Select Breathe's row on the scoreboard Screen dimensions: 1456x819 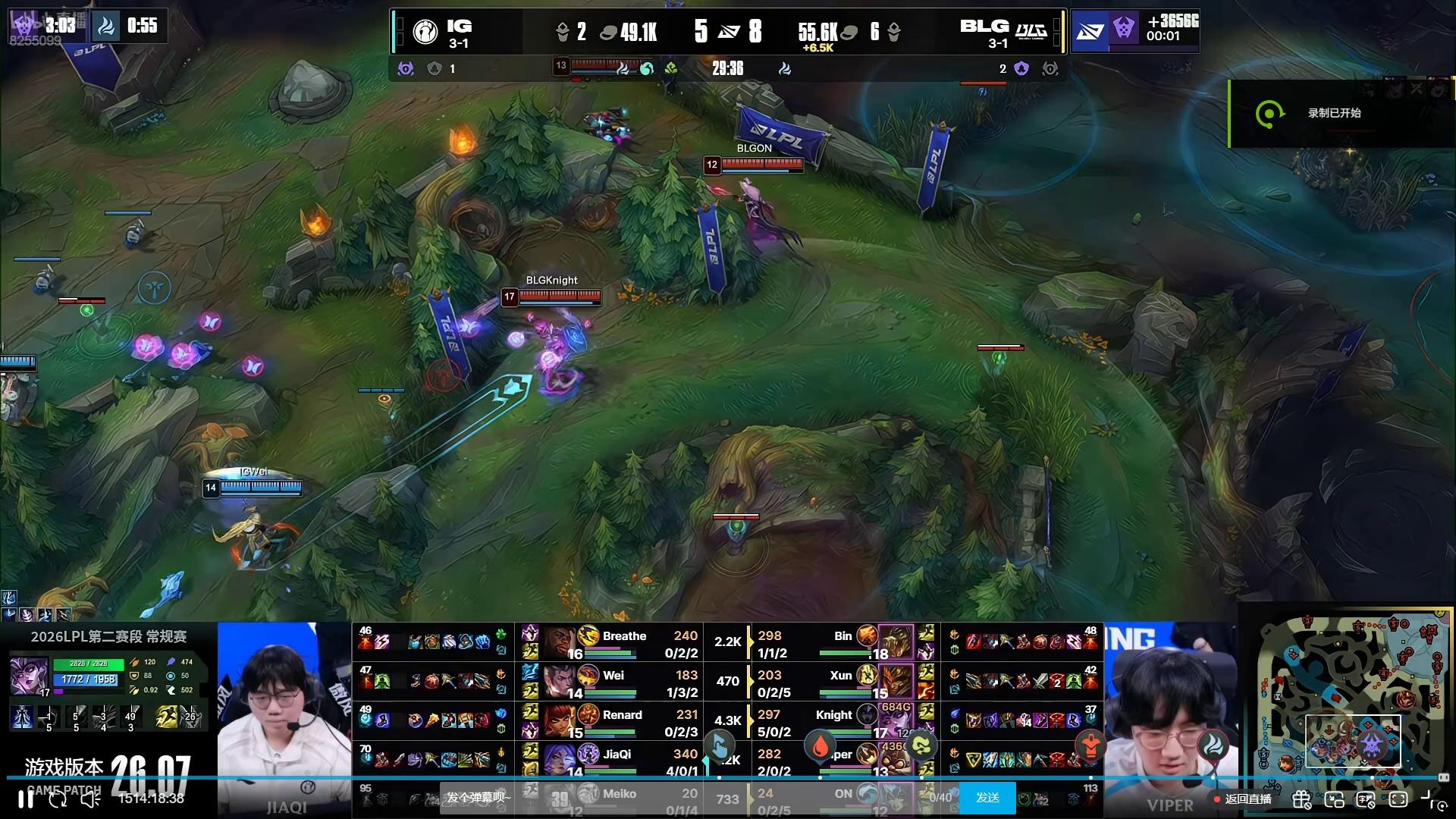[623, 643]
